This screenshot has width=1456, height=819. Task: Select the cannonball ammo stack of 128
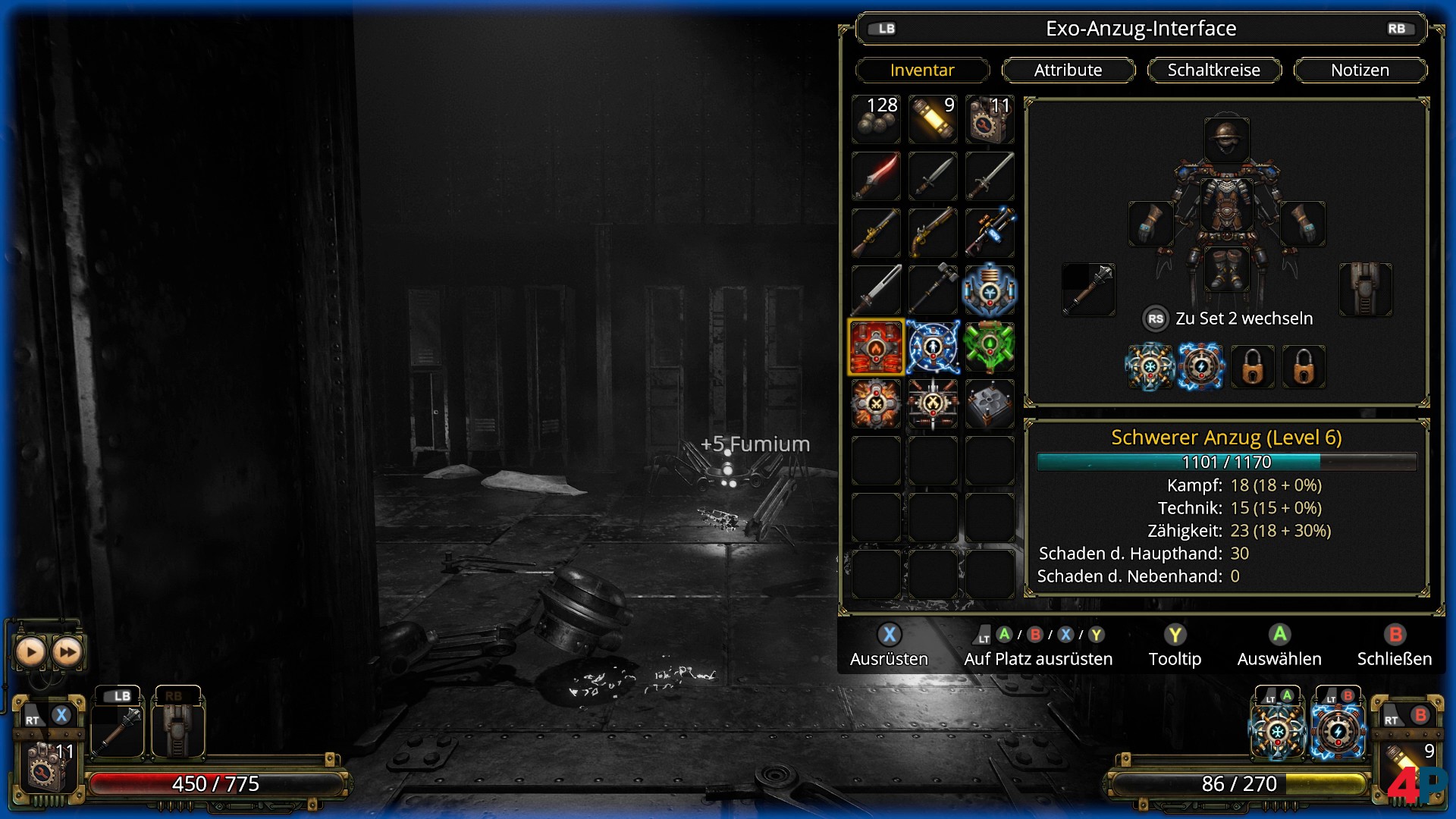click(x=876, y=119)
